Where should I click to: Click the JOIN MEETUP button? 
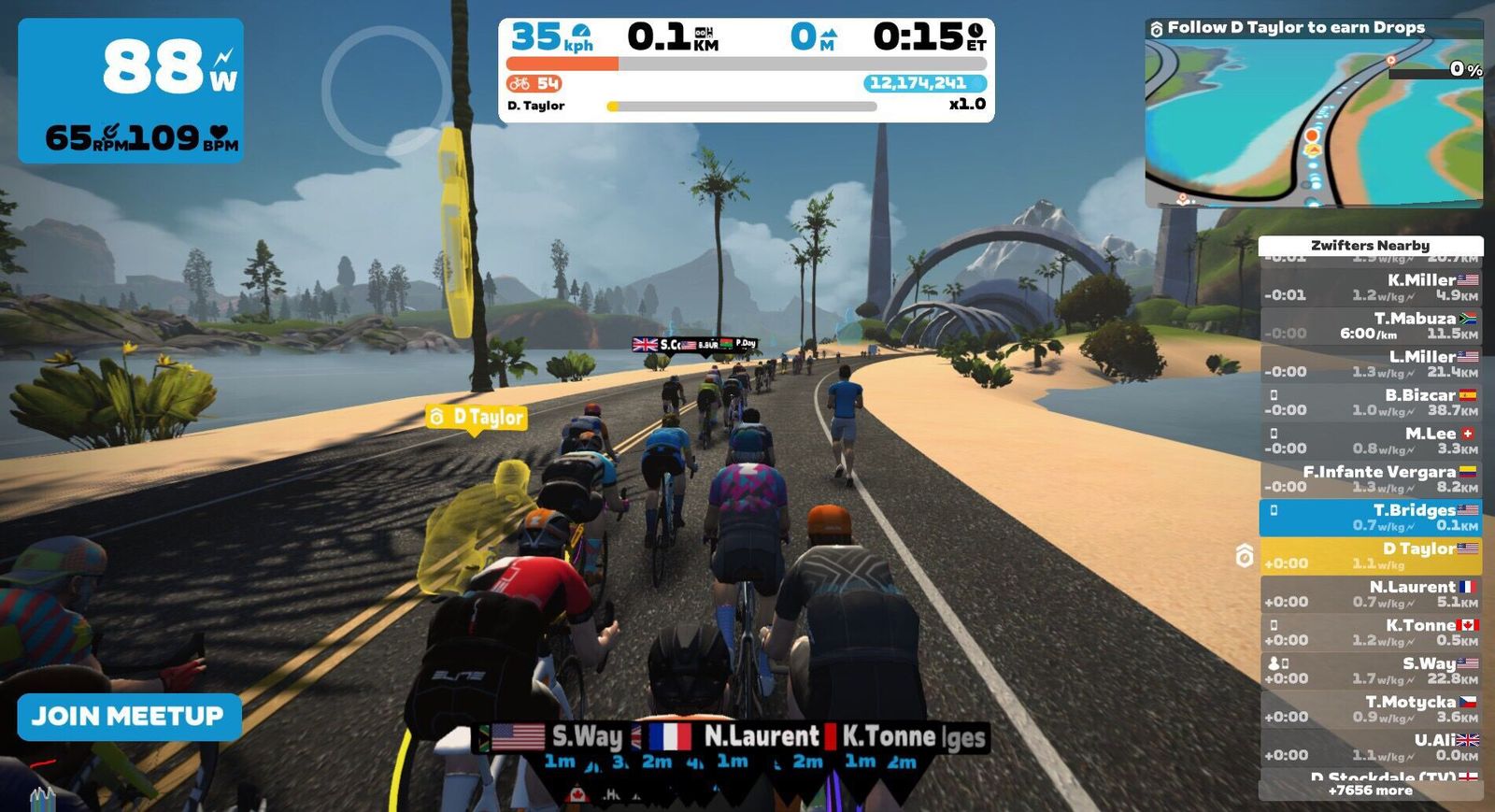tap(129, 717)
